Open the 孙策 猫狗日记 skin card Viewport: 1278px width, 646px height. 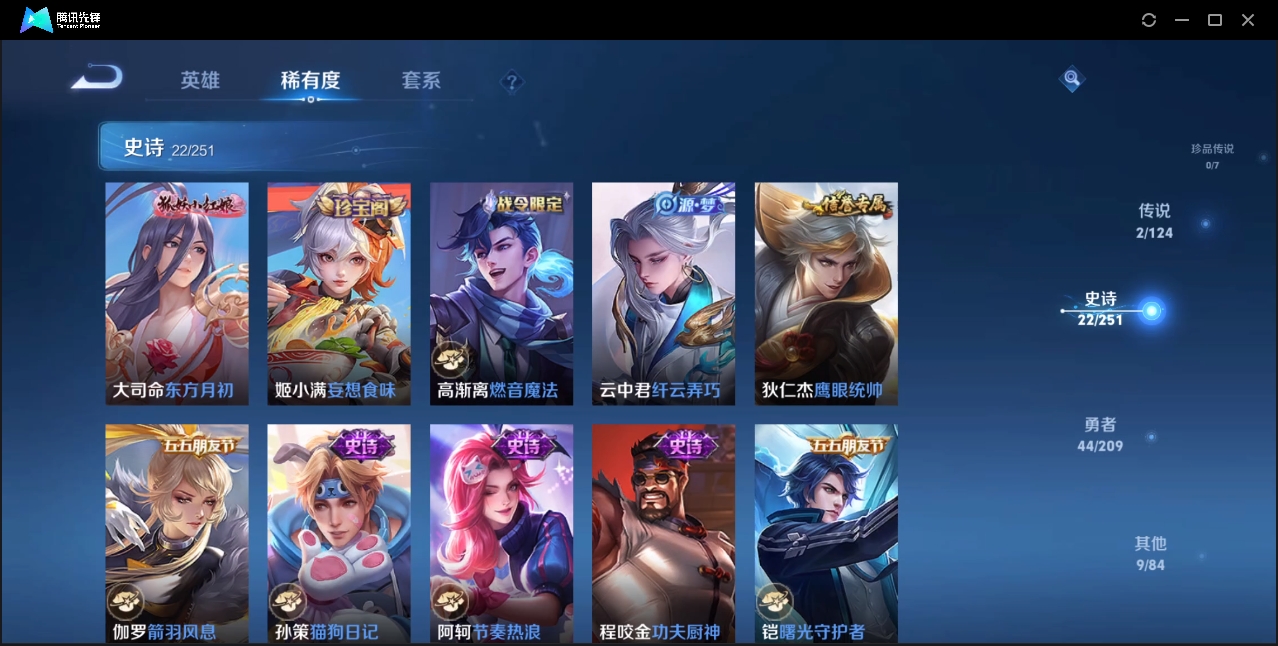(x=339, y=532)
